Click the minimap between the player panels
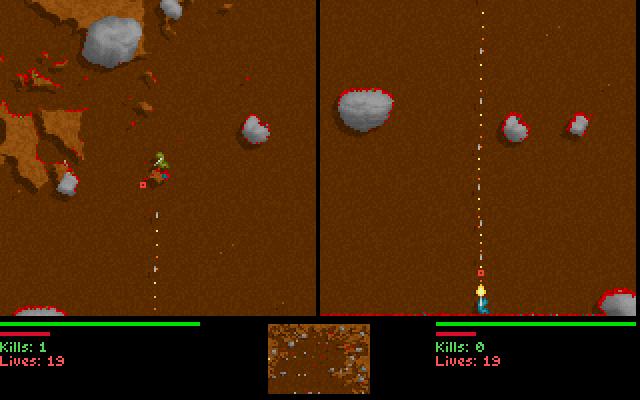 tap(318, 358)
